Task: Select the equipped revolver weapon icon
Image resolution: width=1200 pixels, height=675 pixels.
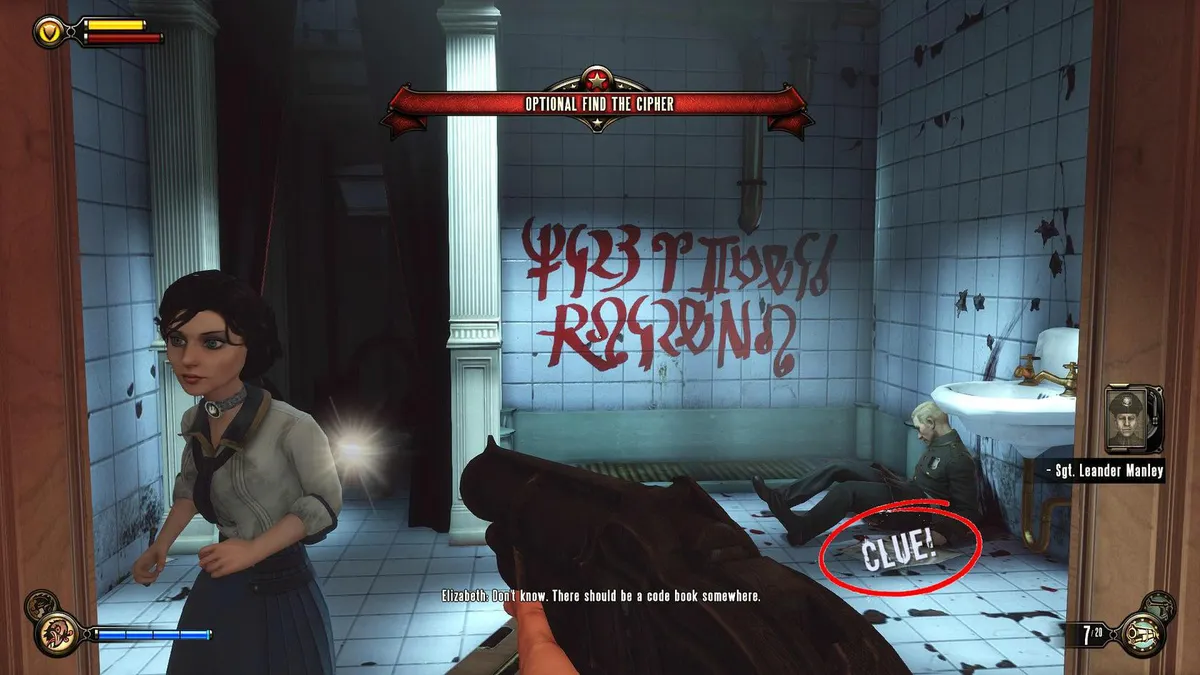Action: tap(1142, 636)
